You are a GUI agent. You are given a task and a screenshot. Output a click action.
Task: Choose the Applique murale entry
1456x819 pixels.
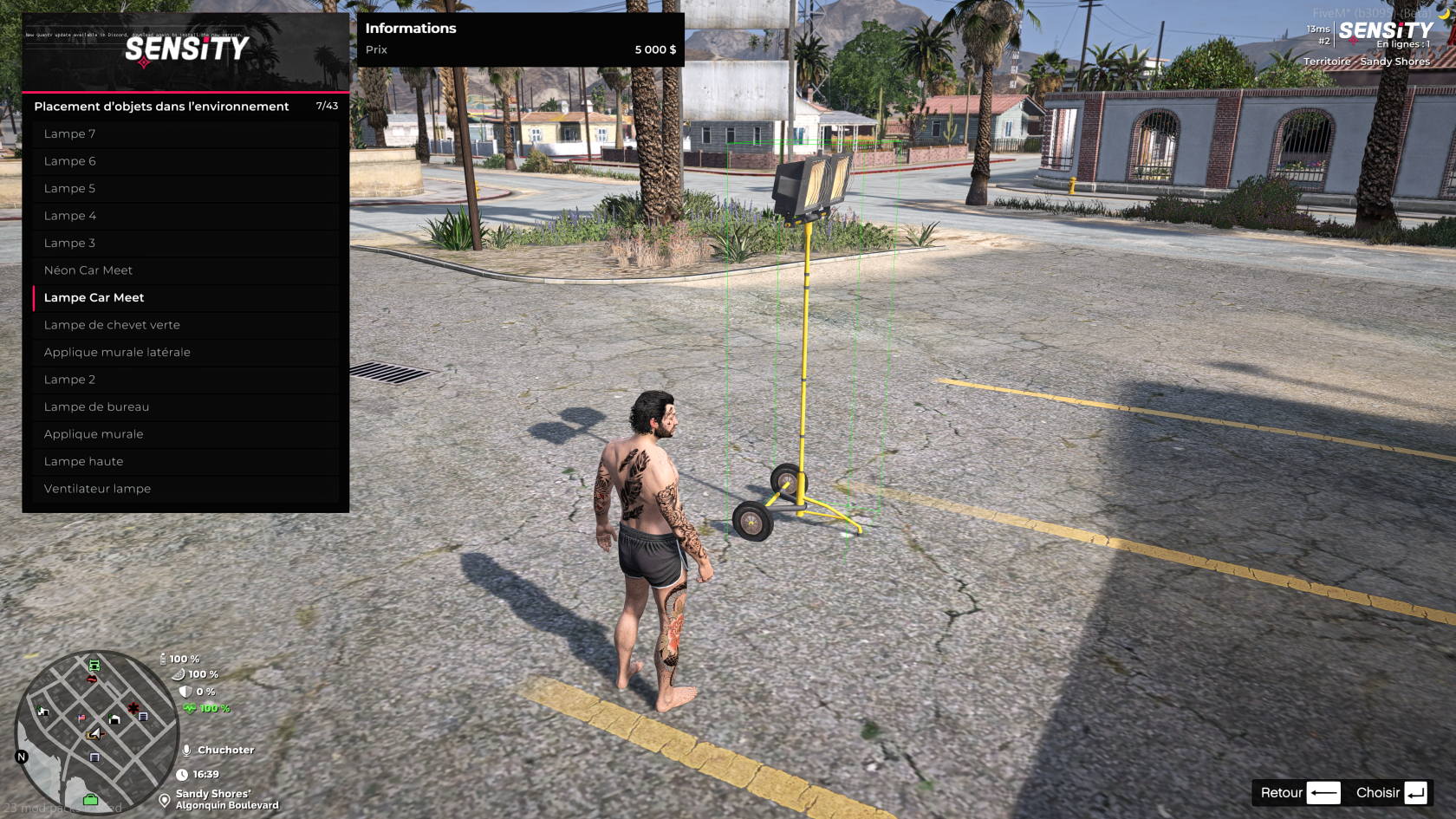coord(185,434)
